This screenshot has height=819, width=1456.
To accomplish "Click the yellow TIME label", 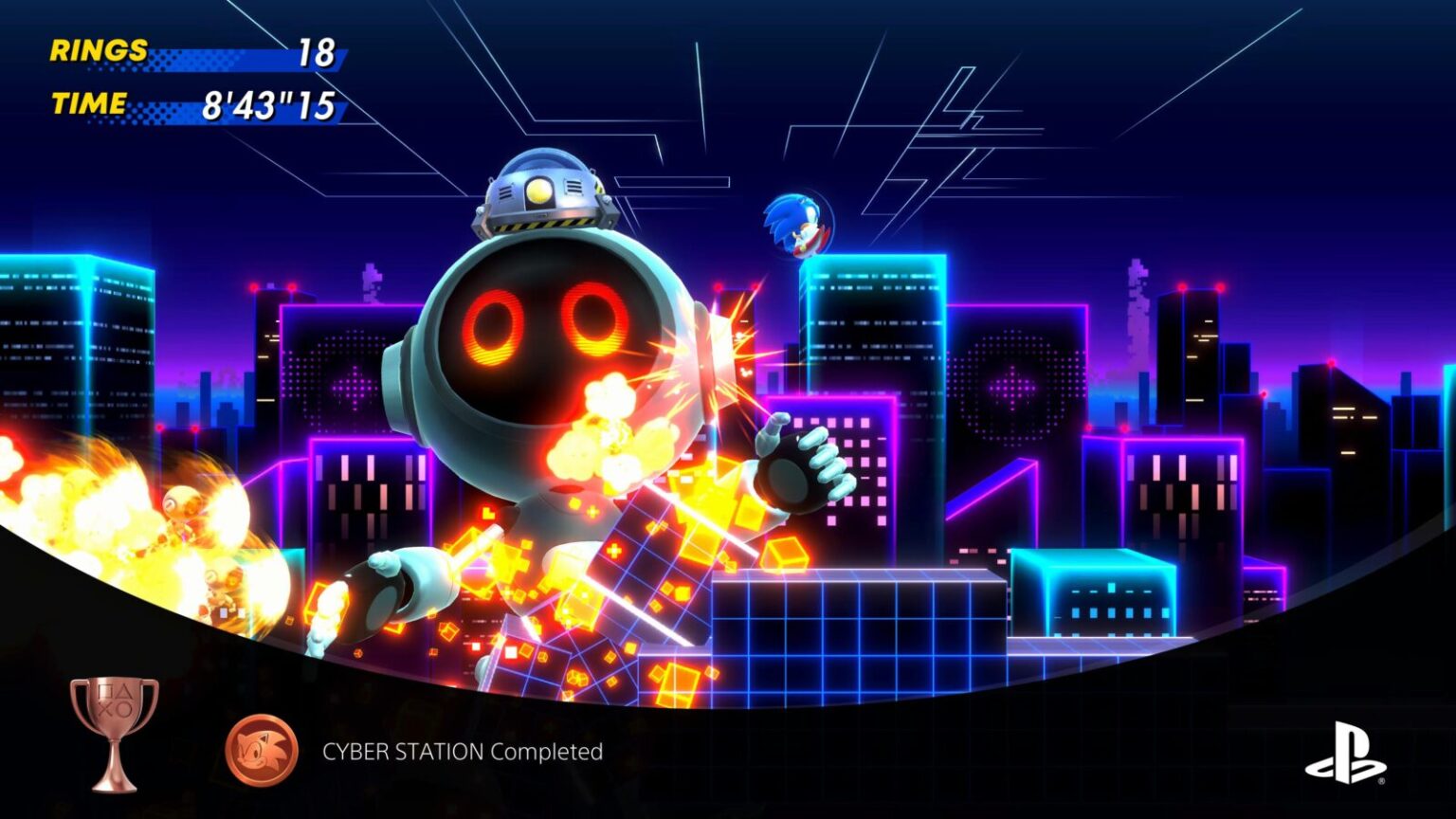I will click(x=91, y=100).
